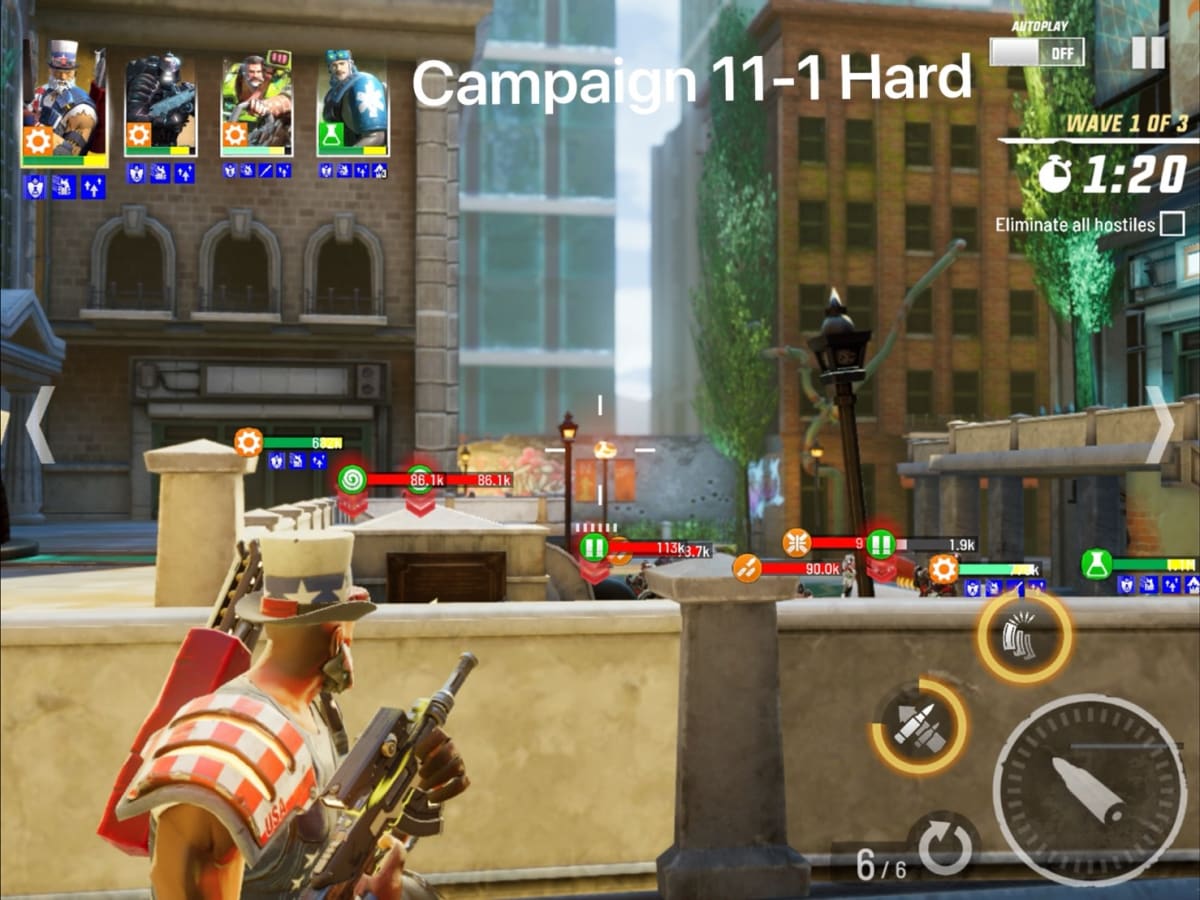
Task: Activate the rocket and bullets skill
Action: tap(920, 727)
